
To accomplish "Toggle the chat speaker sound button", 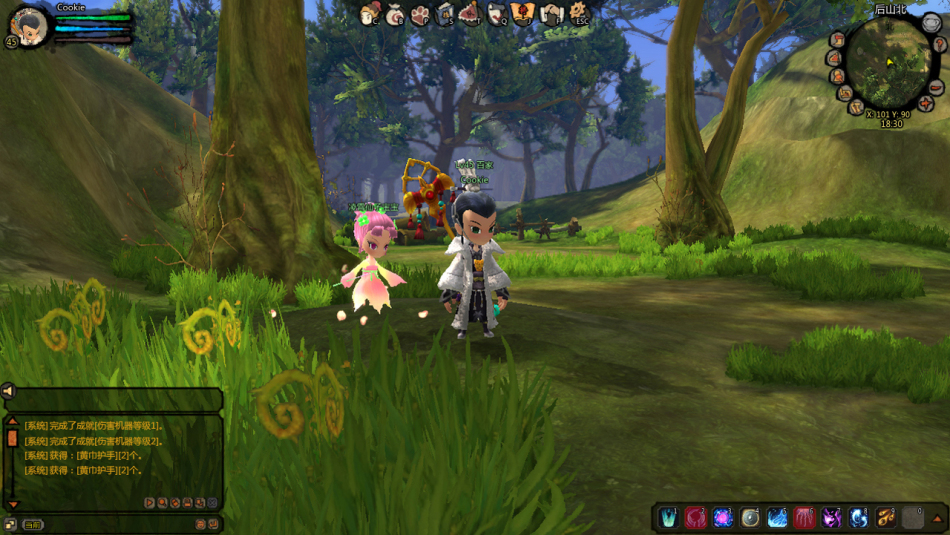I will click(8, 391).
